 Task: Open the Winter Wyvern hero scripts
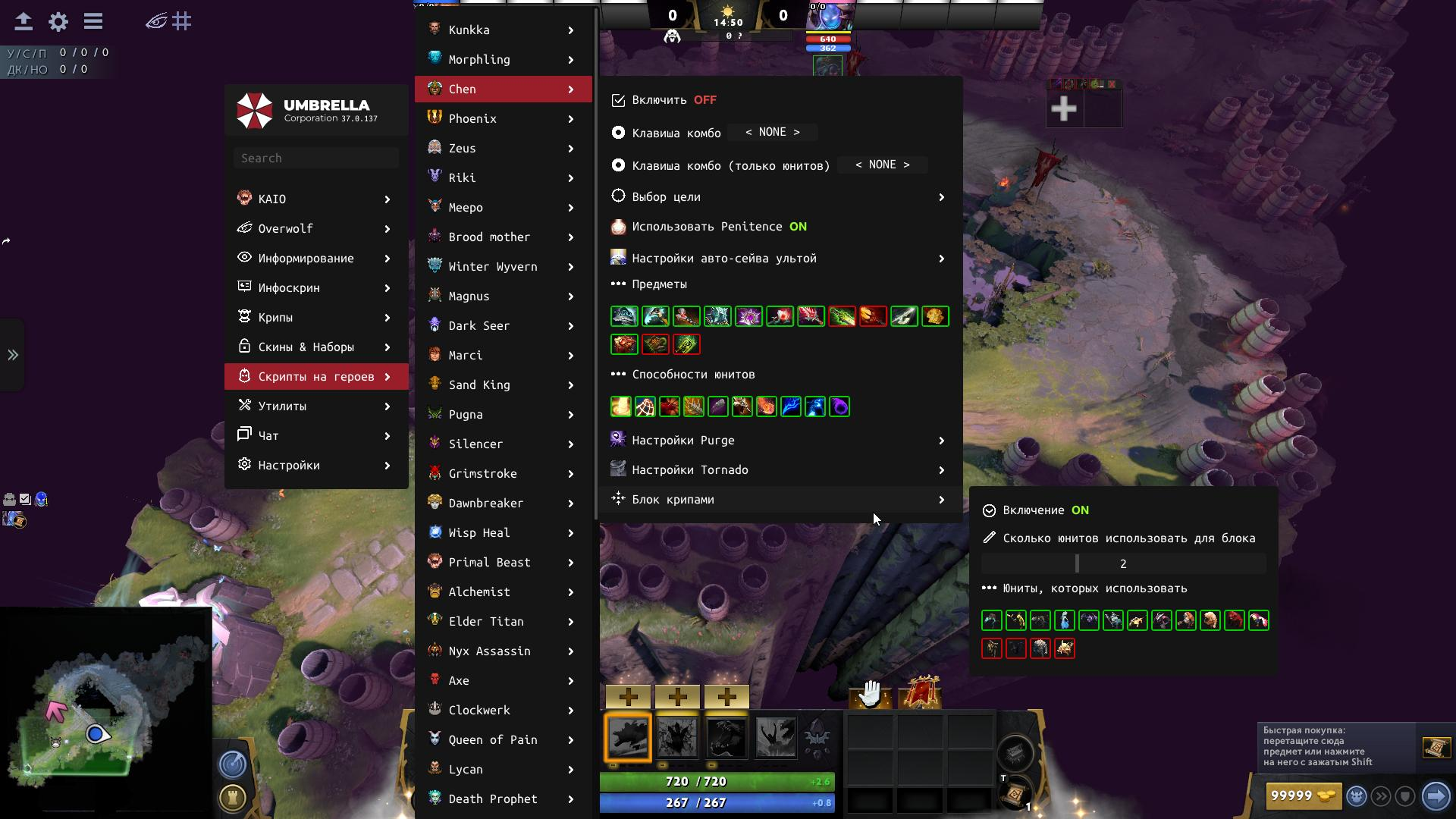503,266
